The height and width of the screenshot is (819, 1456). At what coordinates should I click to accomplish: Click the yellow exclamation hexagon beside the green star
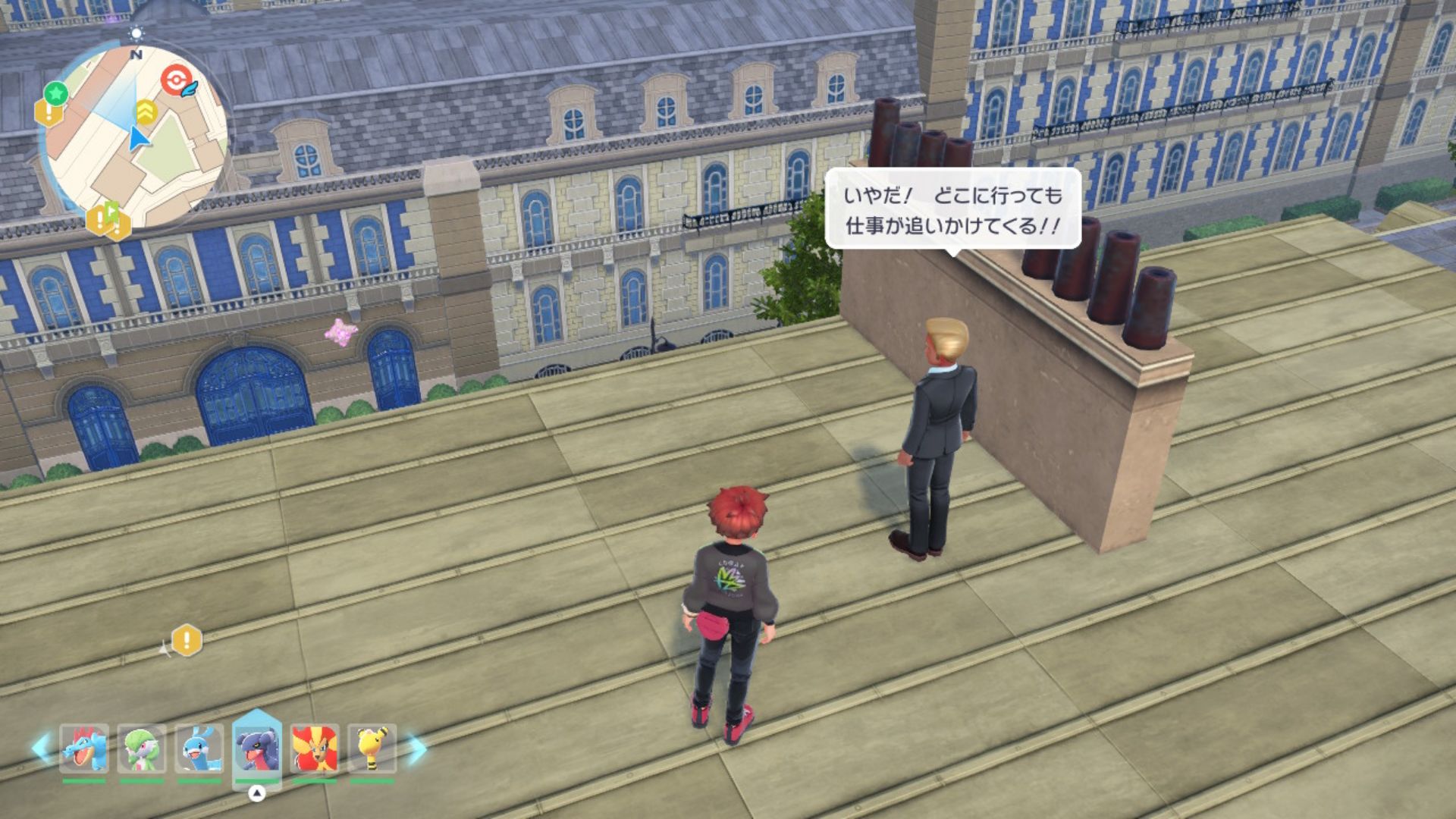(x=48, y=115)
